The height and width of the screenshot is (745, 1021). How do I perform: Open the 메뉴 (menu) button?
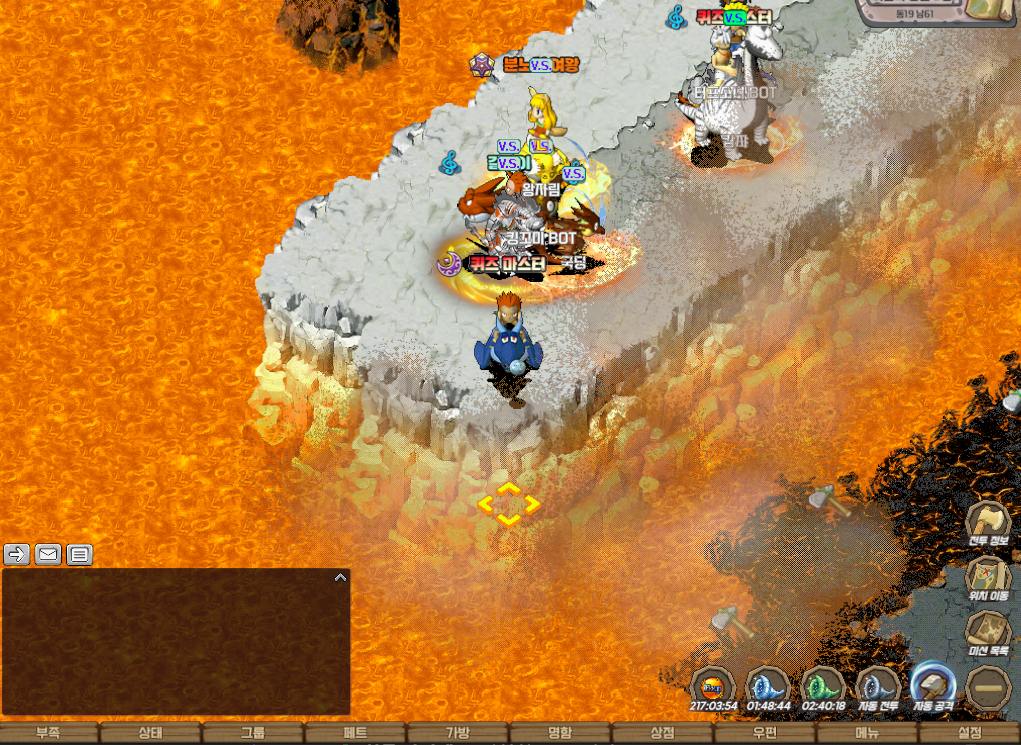point(867,733)
